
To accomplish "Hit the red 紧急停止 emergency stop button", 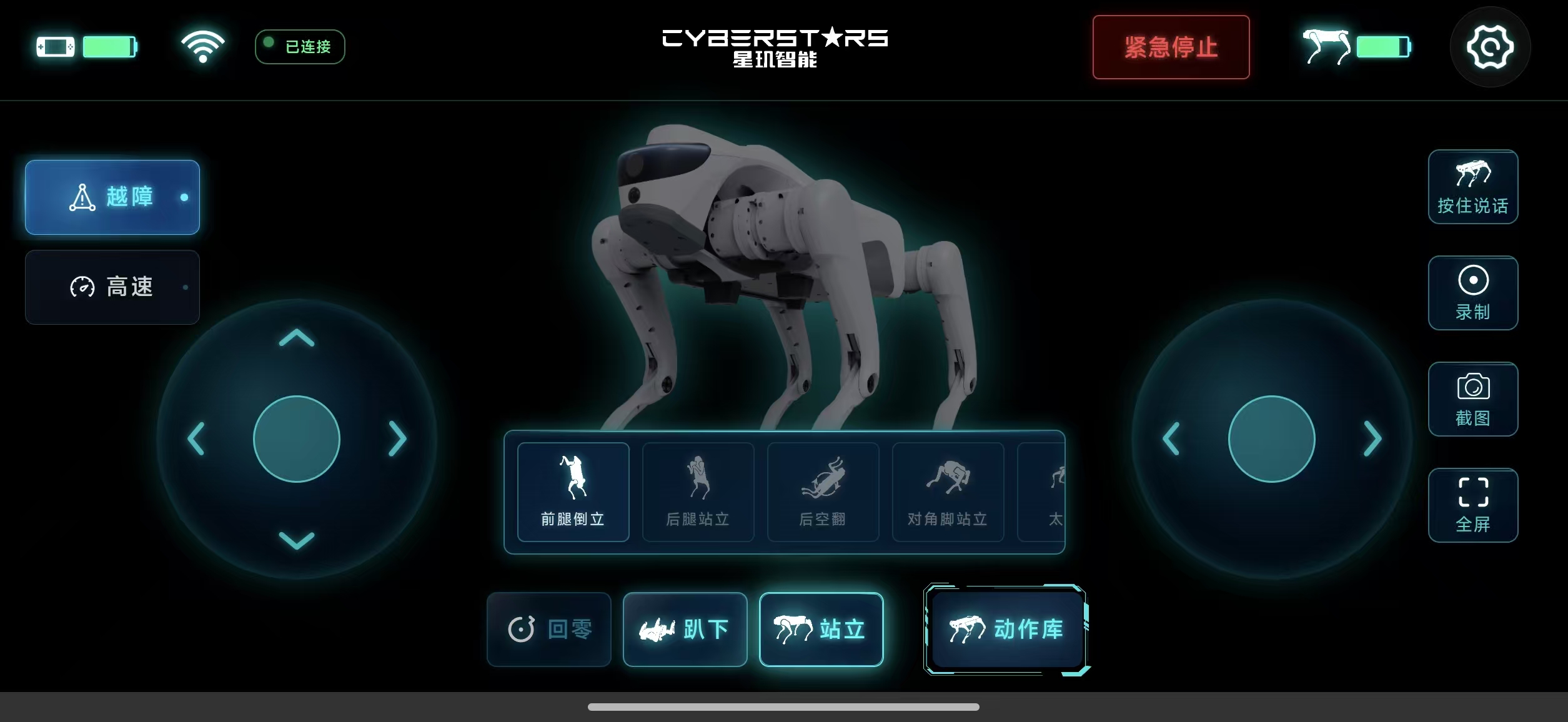I will 1171,47.
